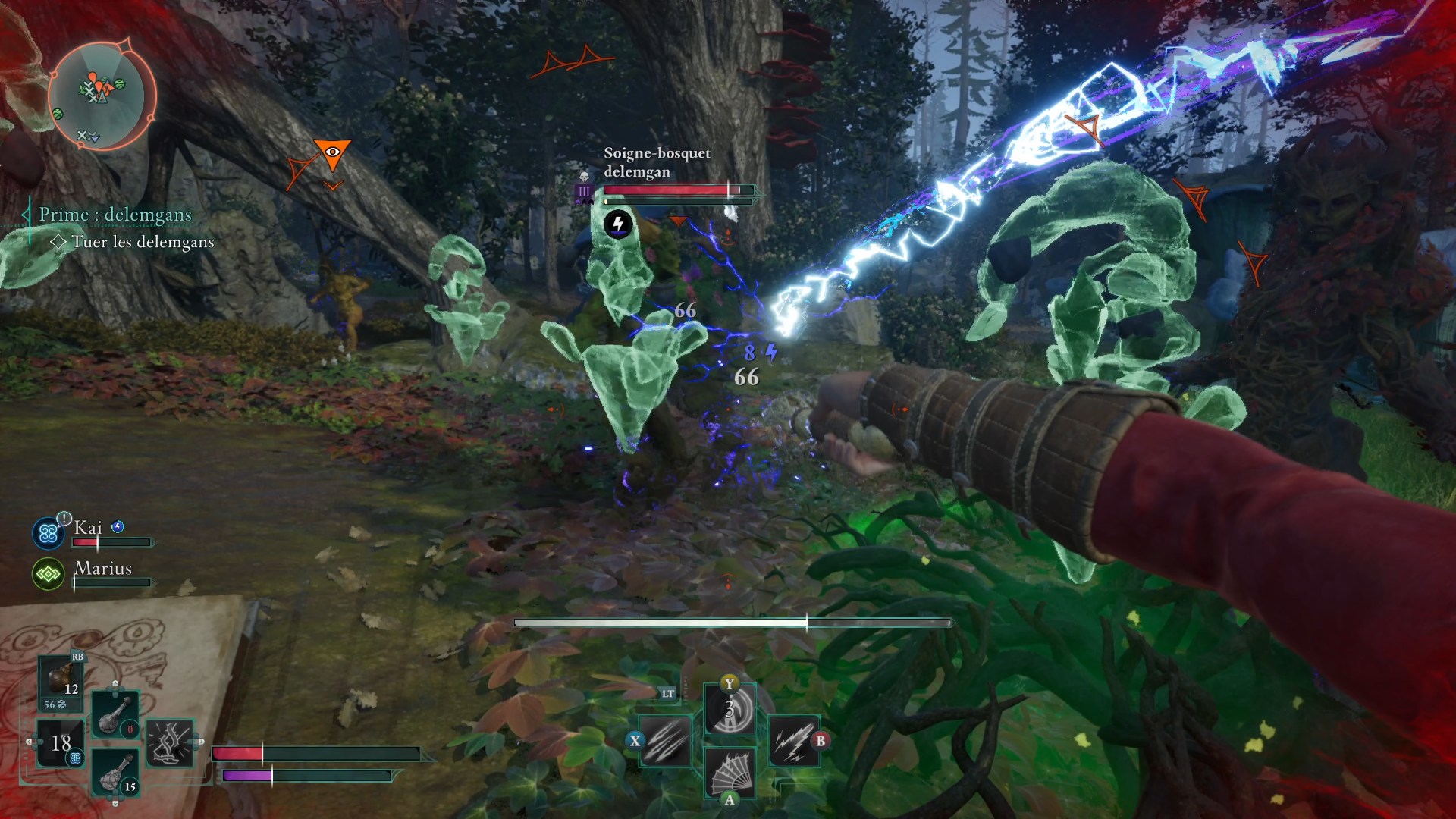Click the shock status icon under enemy name

(618, 224)
